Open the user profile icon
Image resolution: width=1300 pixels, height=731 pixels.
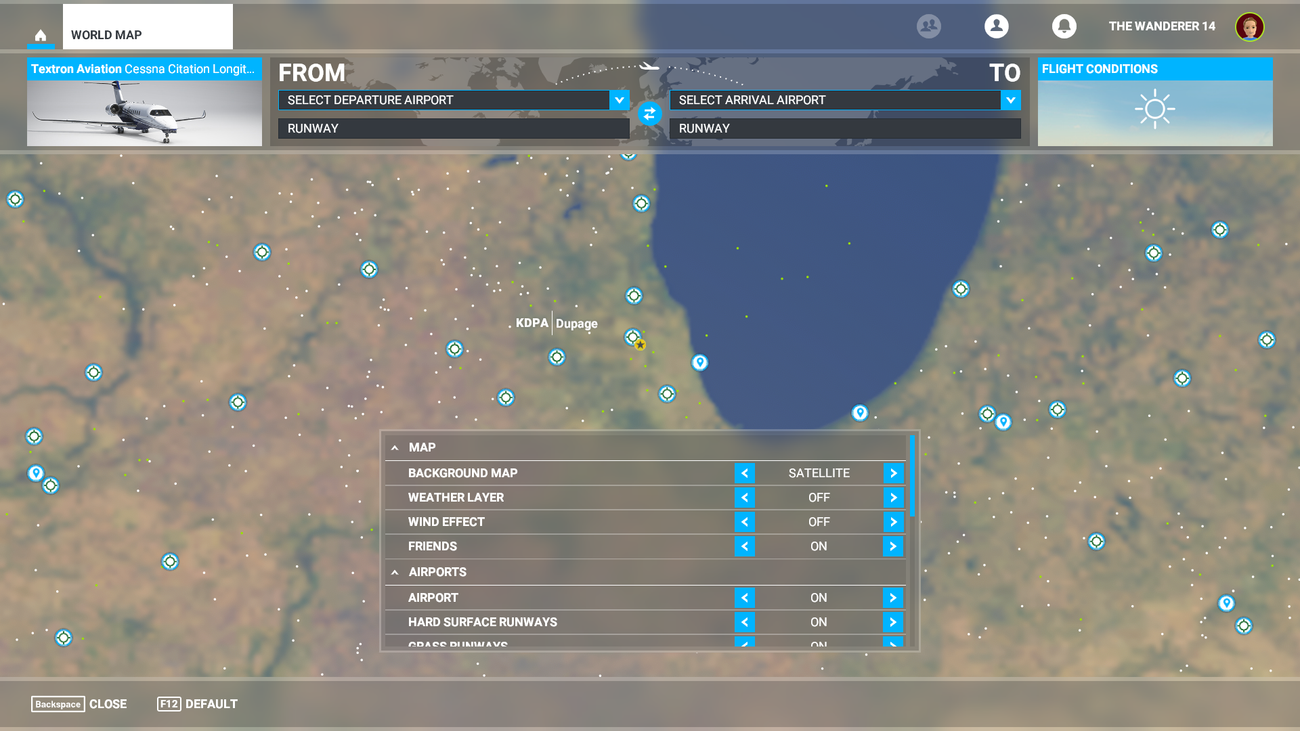pyautogui.click(x=996, y=26)
